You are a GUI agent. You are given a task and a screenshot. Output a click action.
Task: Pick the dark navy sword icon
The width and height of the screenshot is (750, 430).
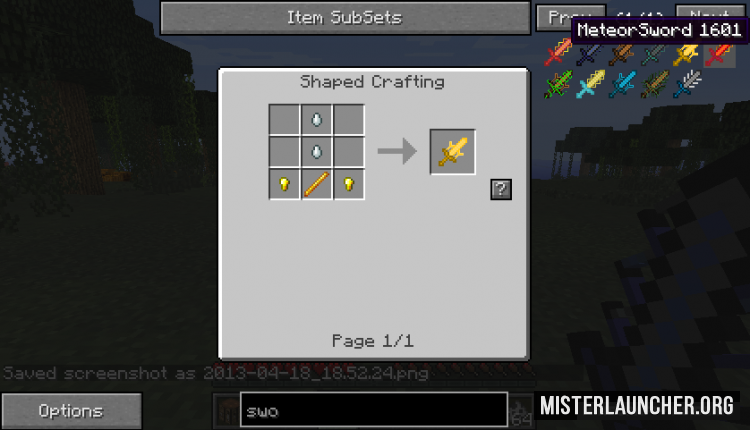(x=590, y=55)
